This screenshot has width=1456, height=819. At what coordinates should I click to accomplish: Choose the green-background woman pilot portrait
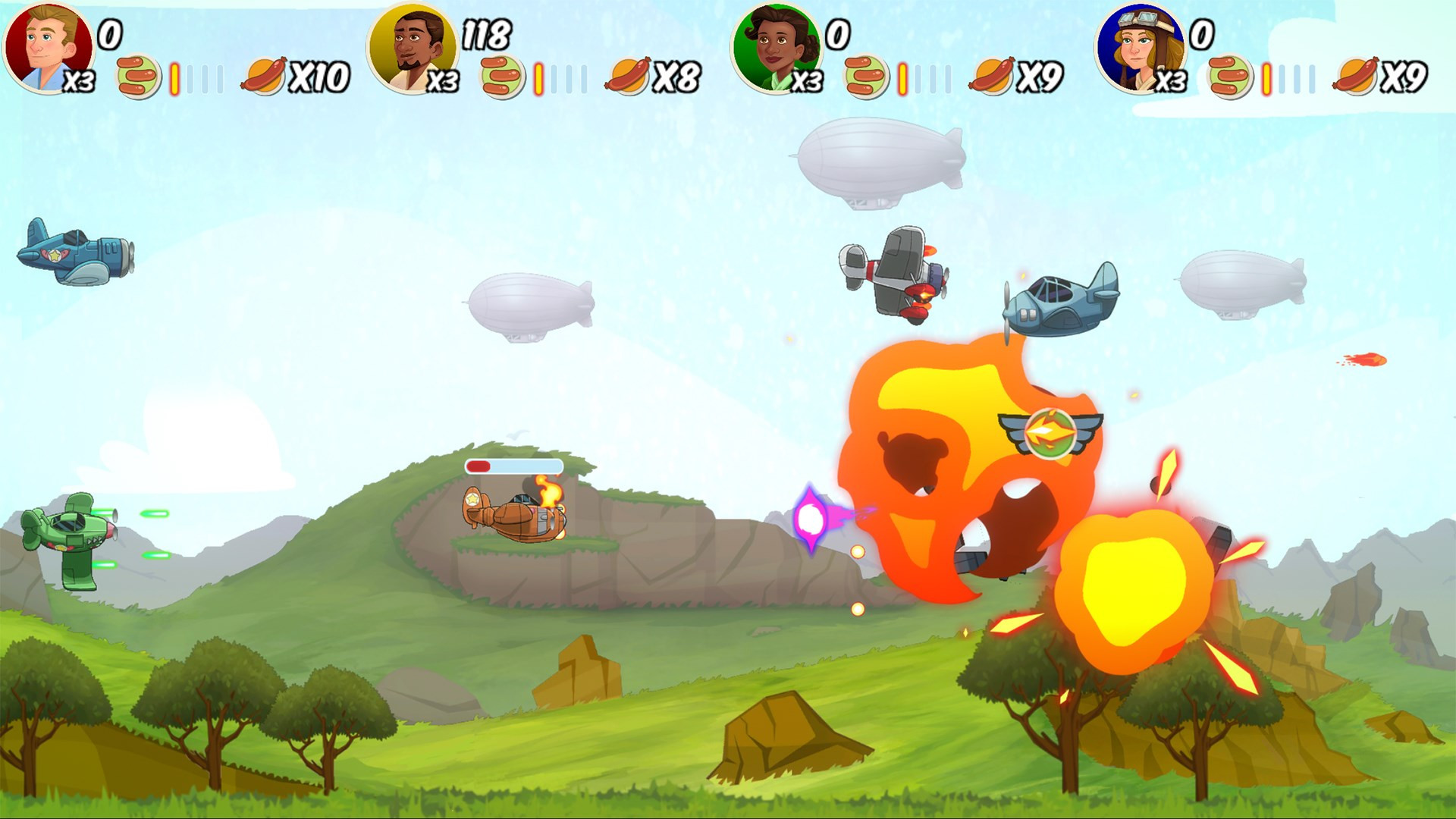[x=776, y=47]
